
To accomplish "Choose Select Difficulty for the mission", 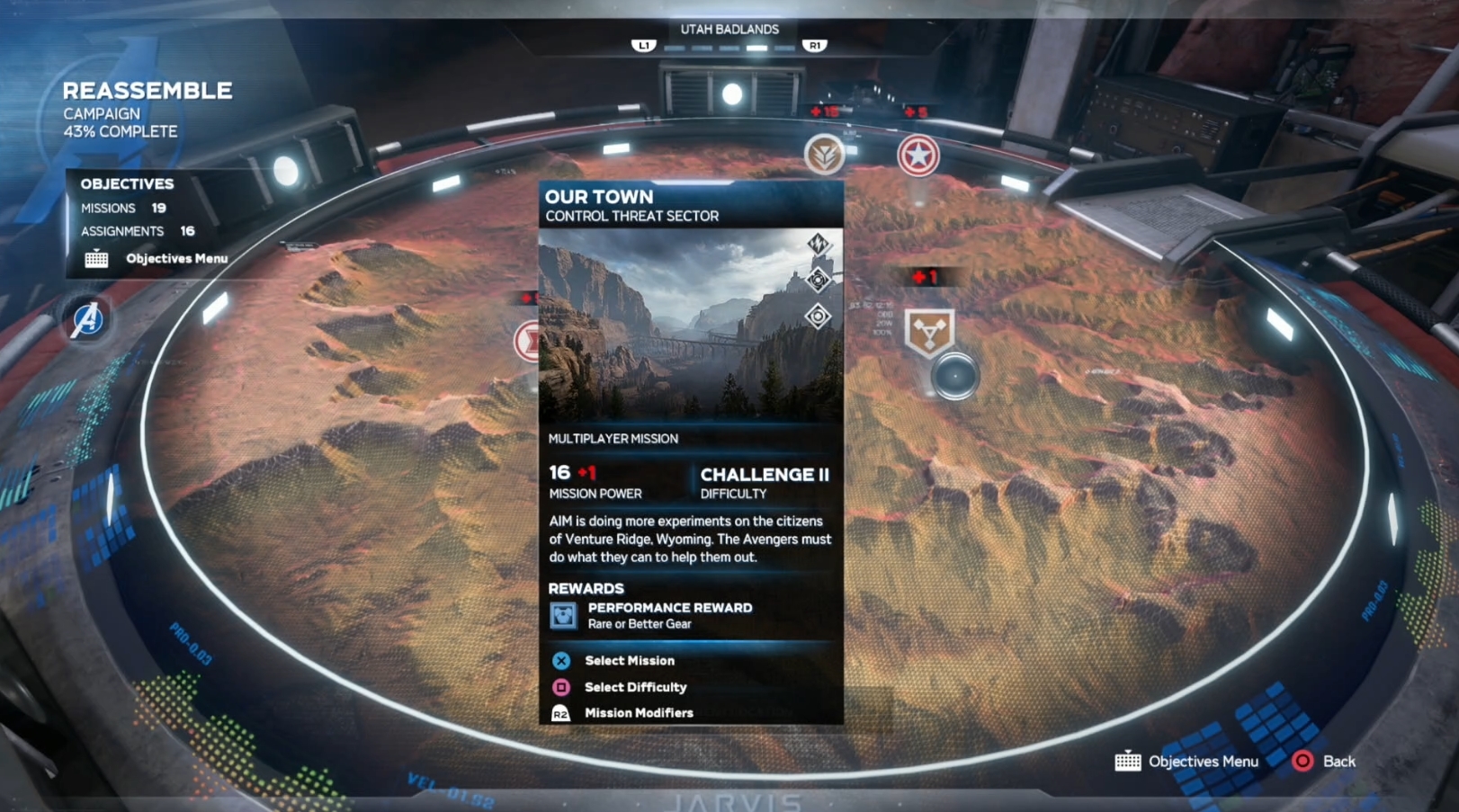I will click(634, 687).
